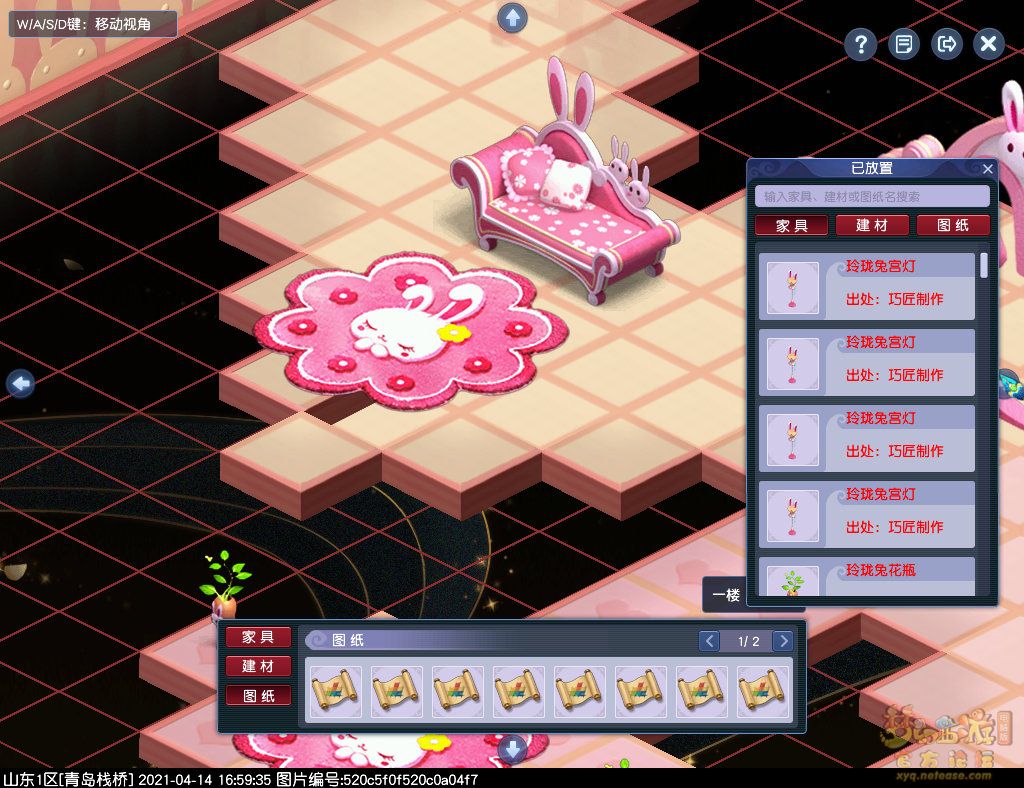Click the 一楼 floor selector button

click(726, 595)
